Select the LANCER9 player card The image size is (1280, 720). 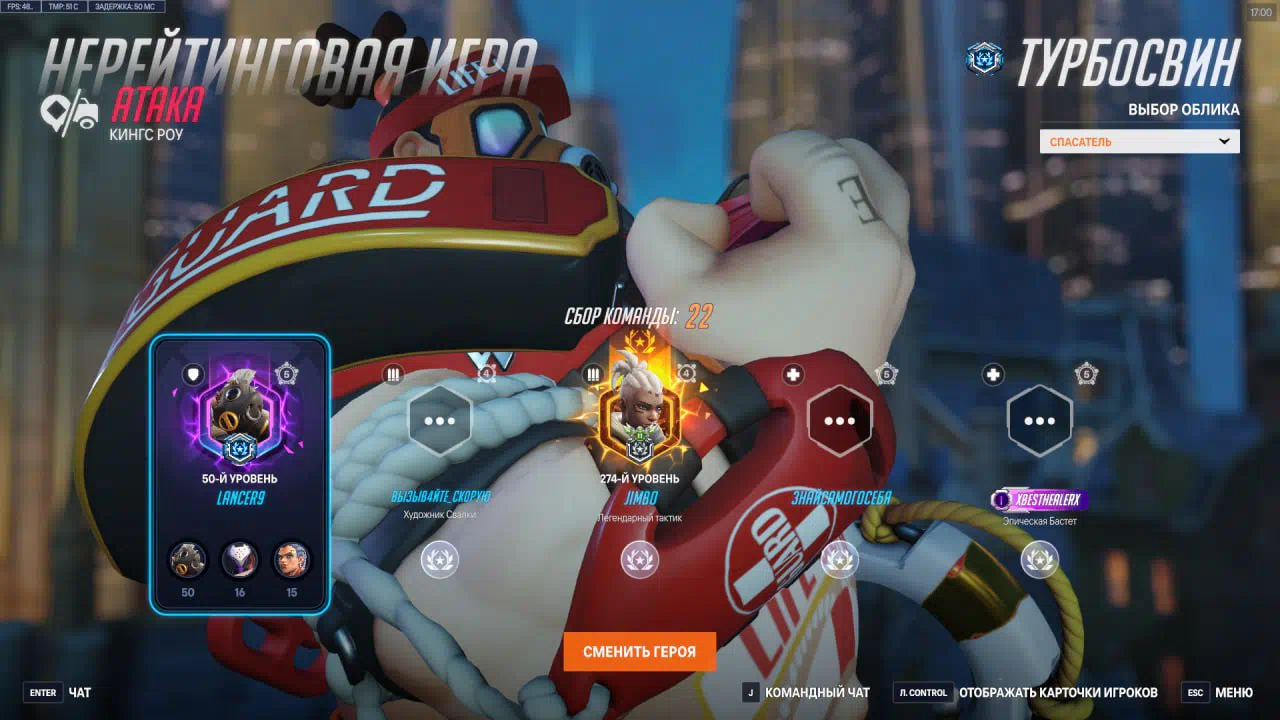[x=240, y=472]
